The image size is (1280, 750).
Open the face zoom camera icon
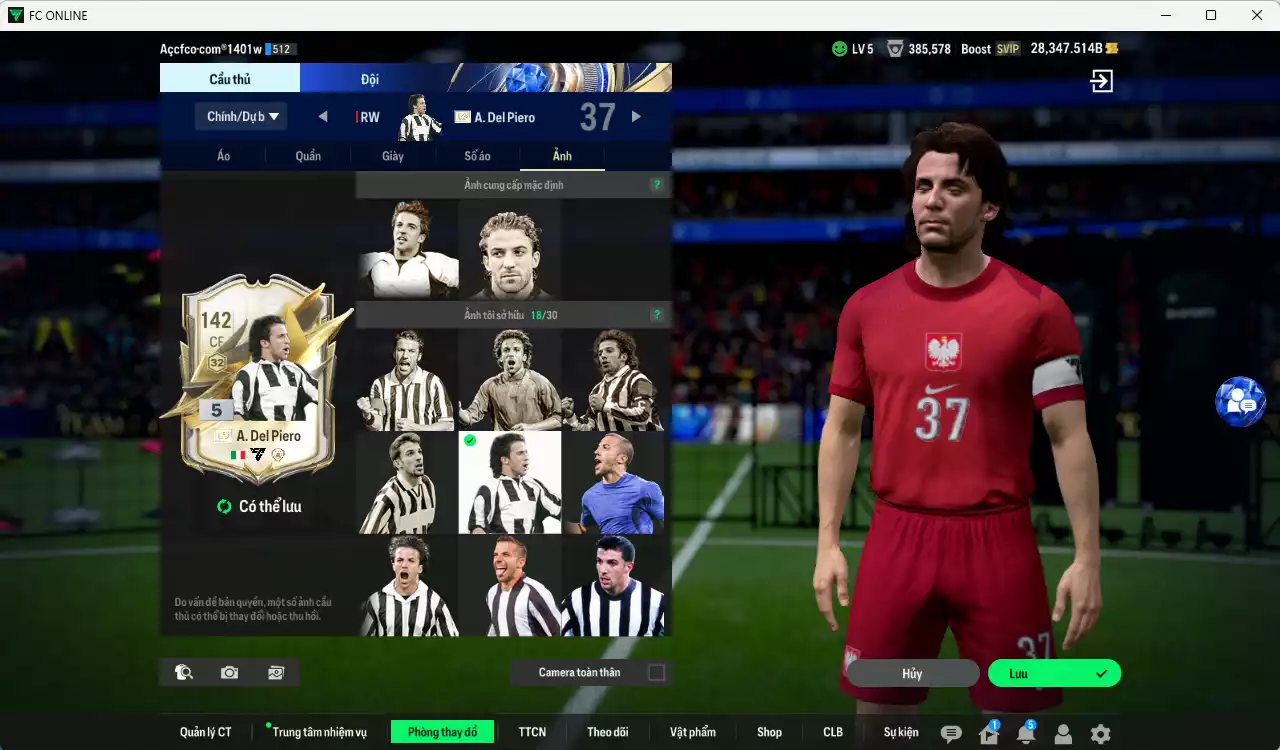click(x=182, y=672)
